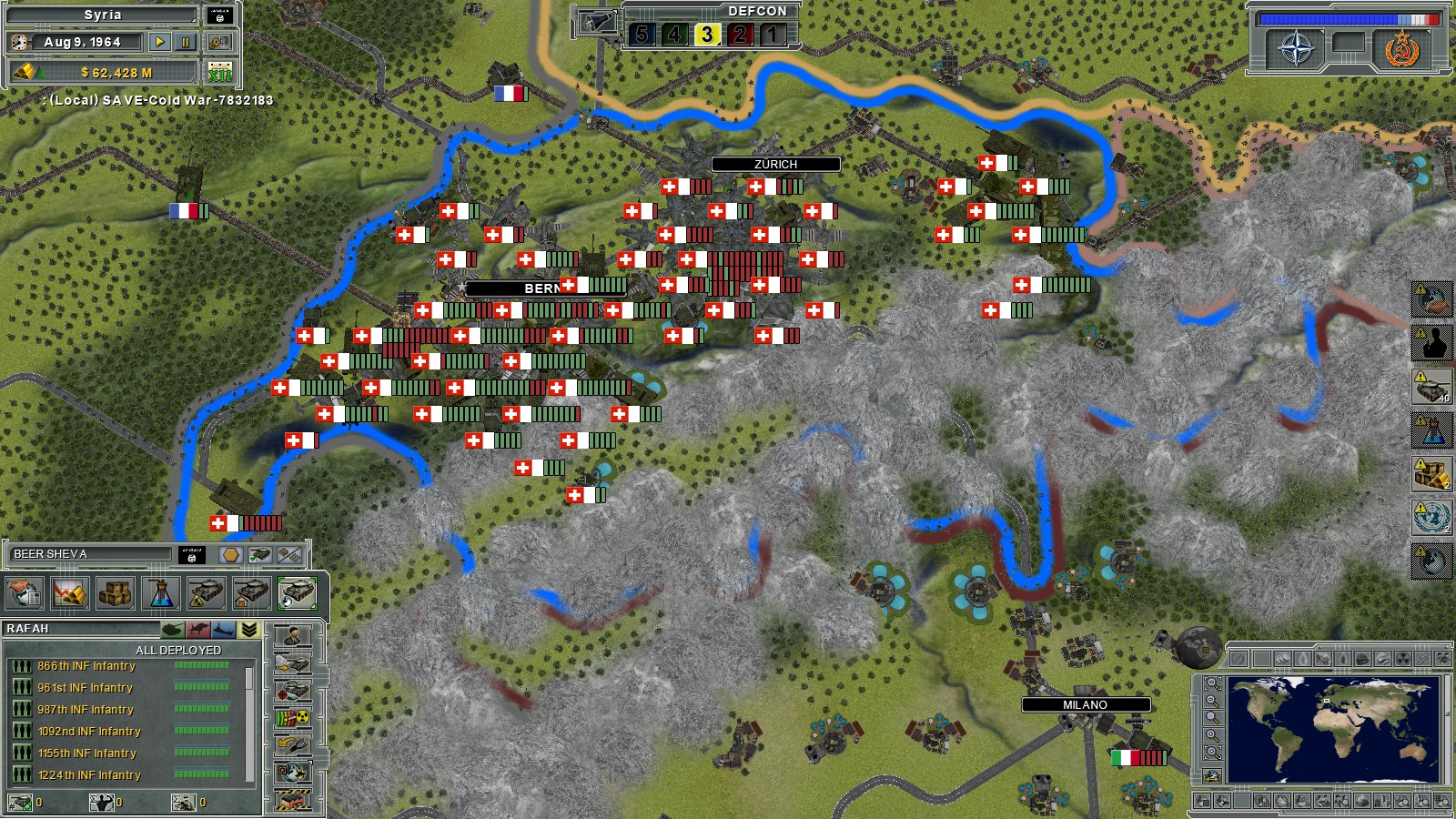The image size is (1456, 819).
Task: Click the BEER SHEVA name input field
Action: click(x=91, y=553)
